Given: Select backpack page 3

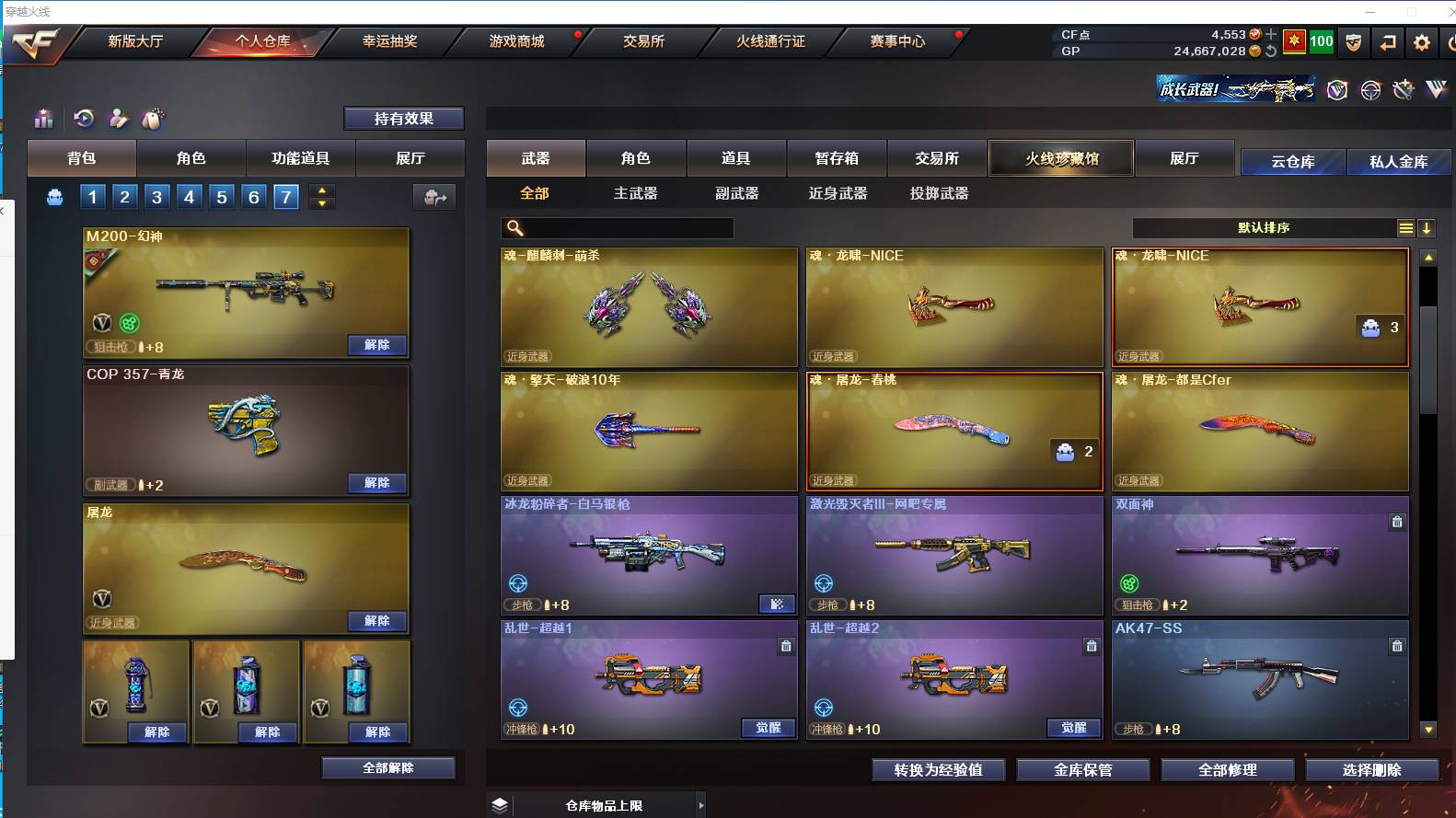Looking at the screenshot, I should (156, 196).
